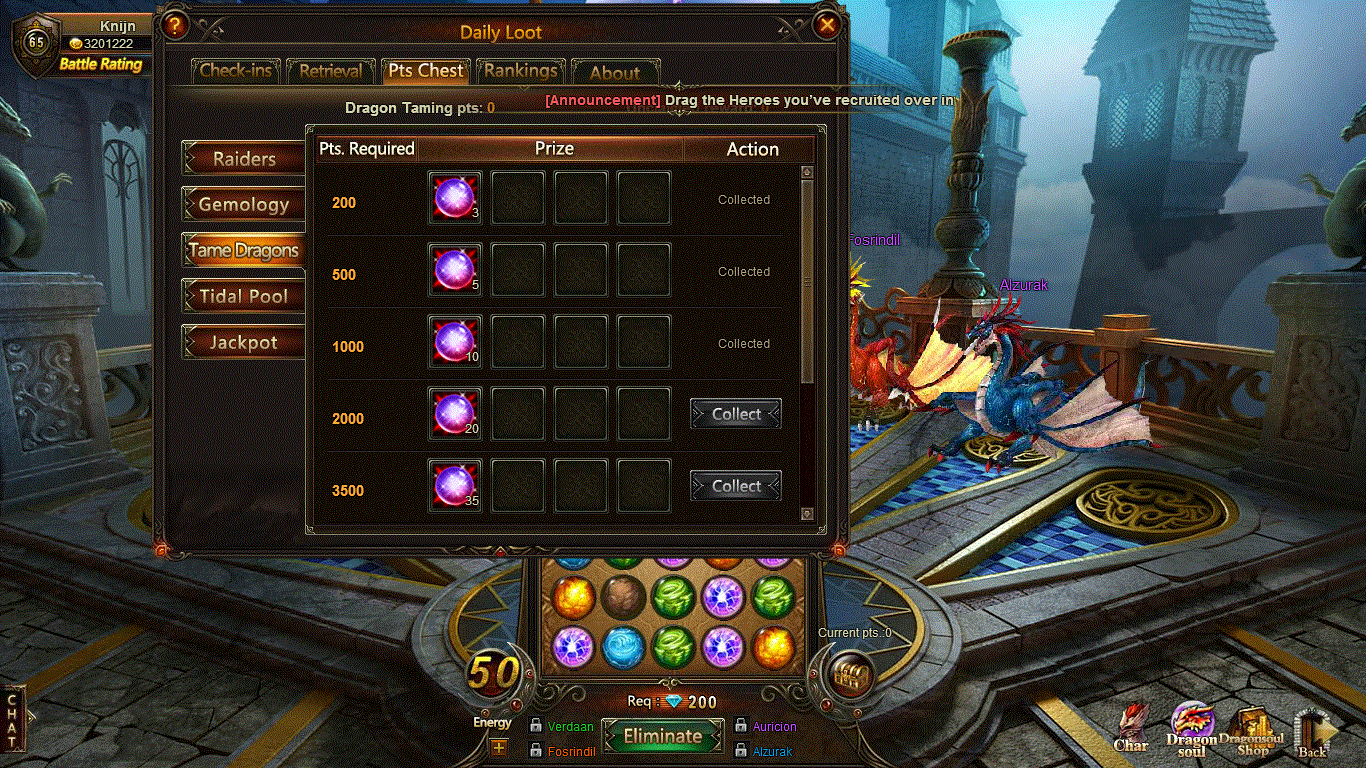Collect the 3500 points prize
Screen dimensions: 1366x768
736,486
